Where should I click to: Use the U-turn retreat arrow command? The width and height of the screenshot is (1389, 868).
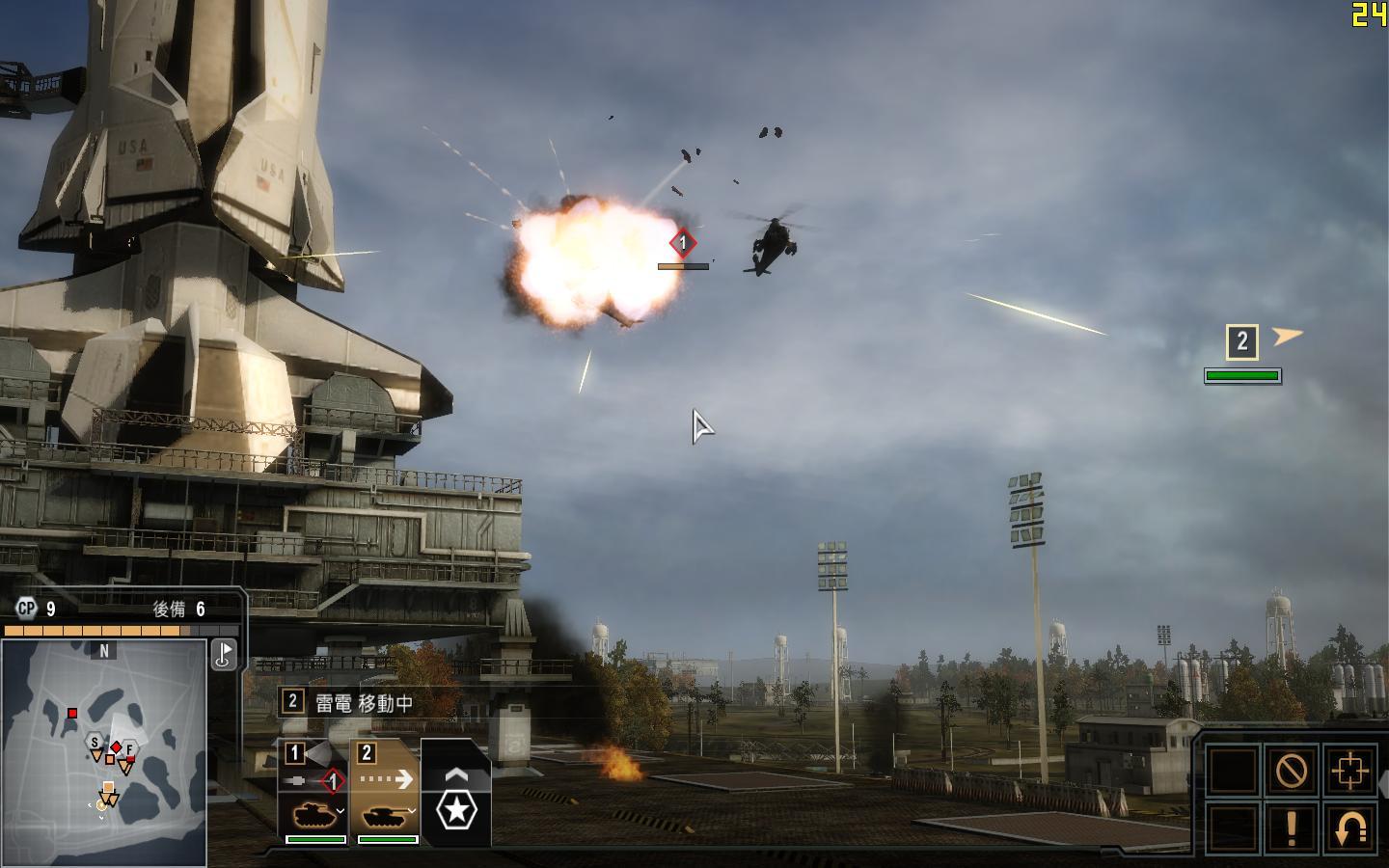(1348, 827)
